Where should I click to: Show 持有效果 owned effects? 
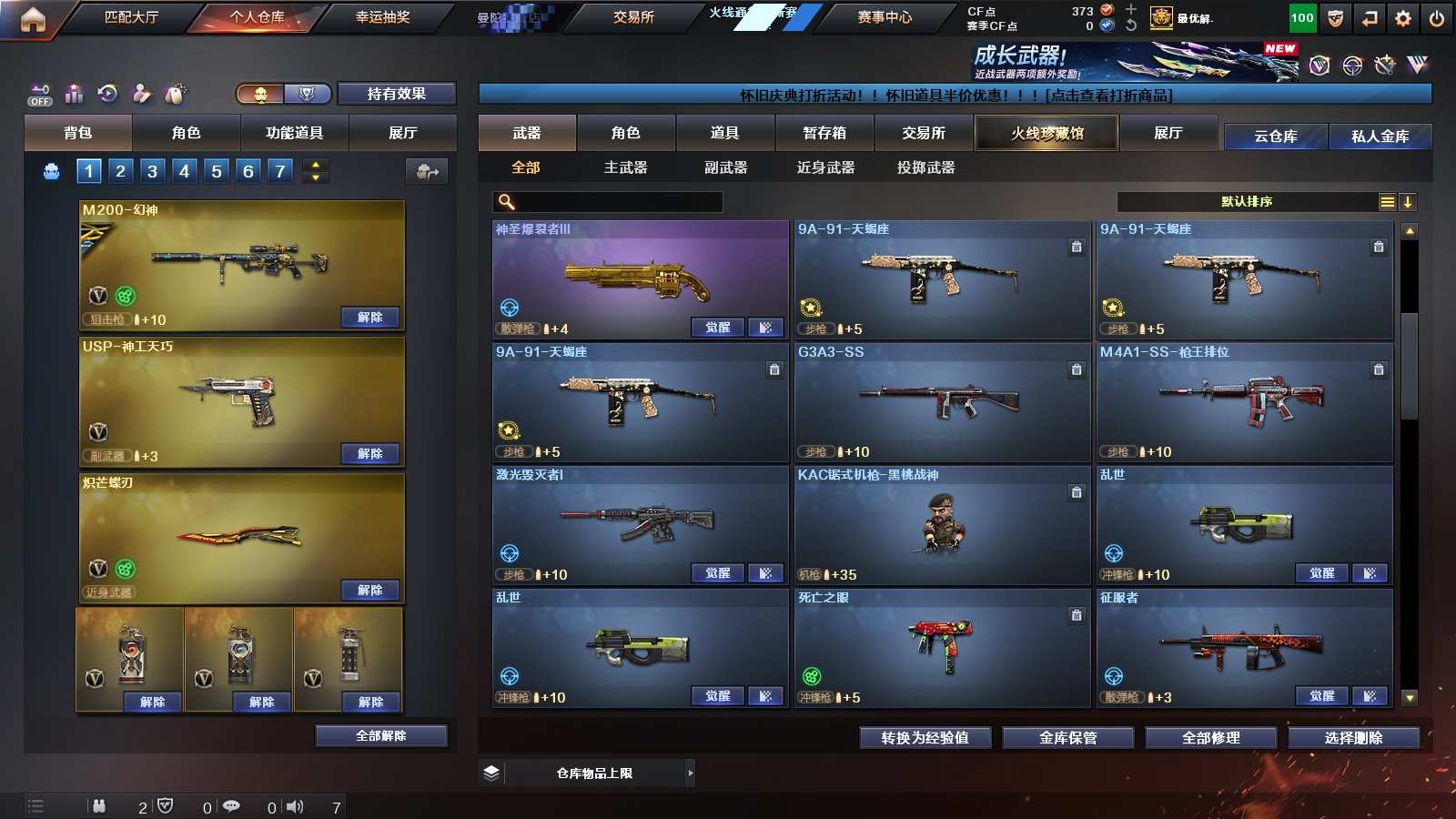click(396, 94)
